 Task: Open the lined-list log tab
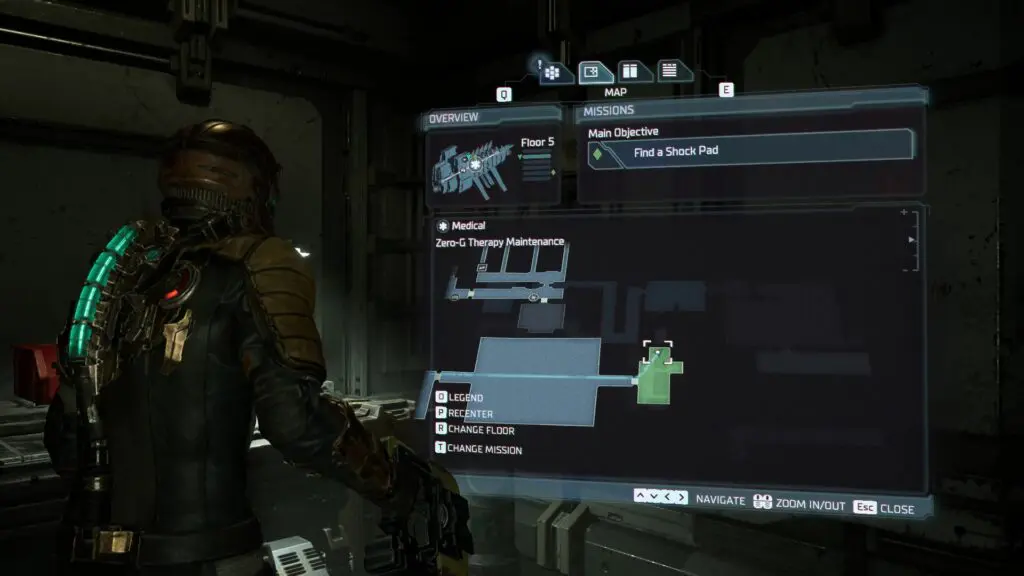click(x=669, y=71)
